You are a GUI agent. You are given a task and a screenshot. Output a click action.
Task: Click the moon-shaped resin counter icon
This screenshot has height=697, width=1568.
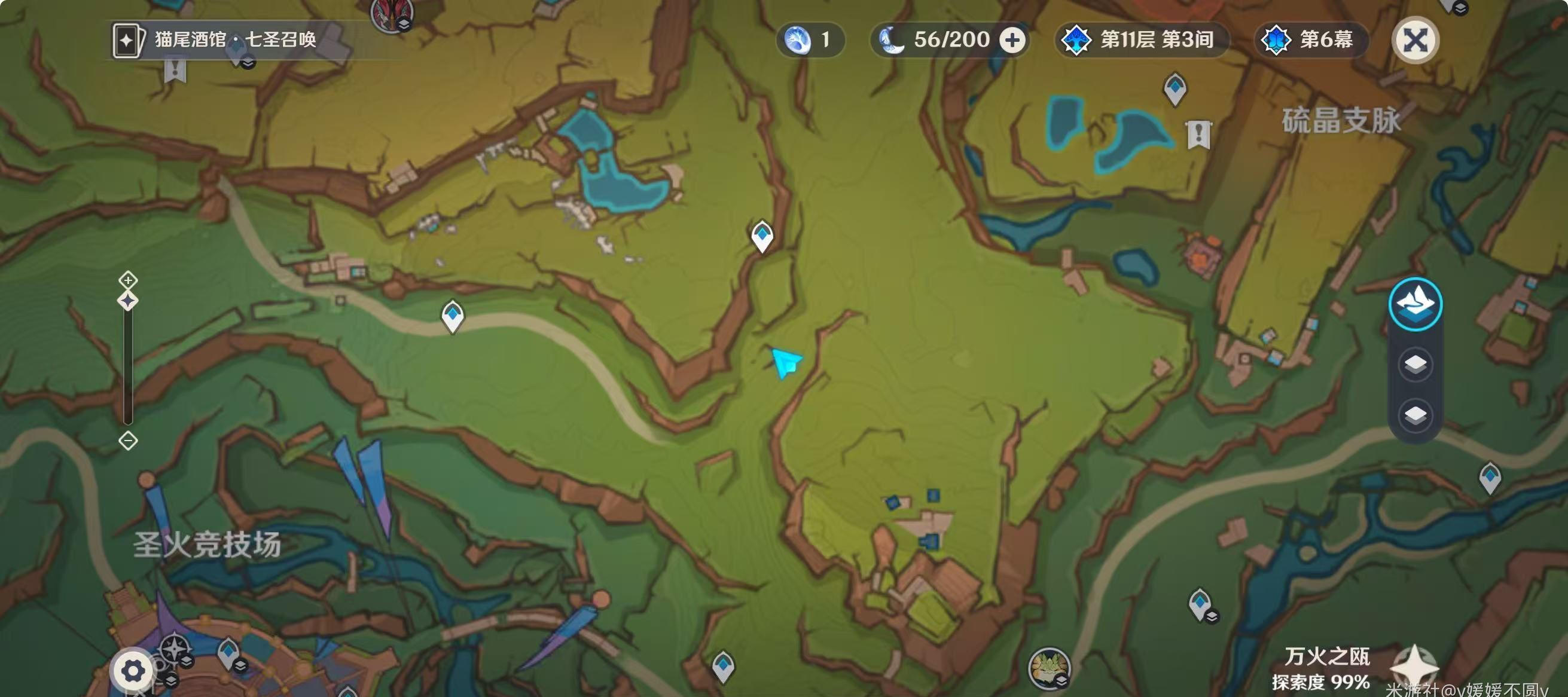click(892, 40)
